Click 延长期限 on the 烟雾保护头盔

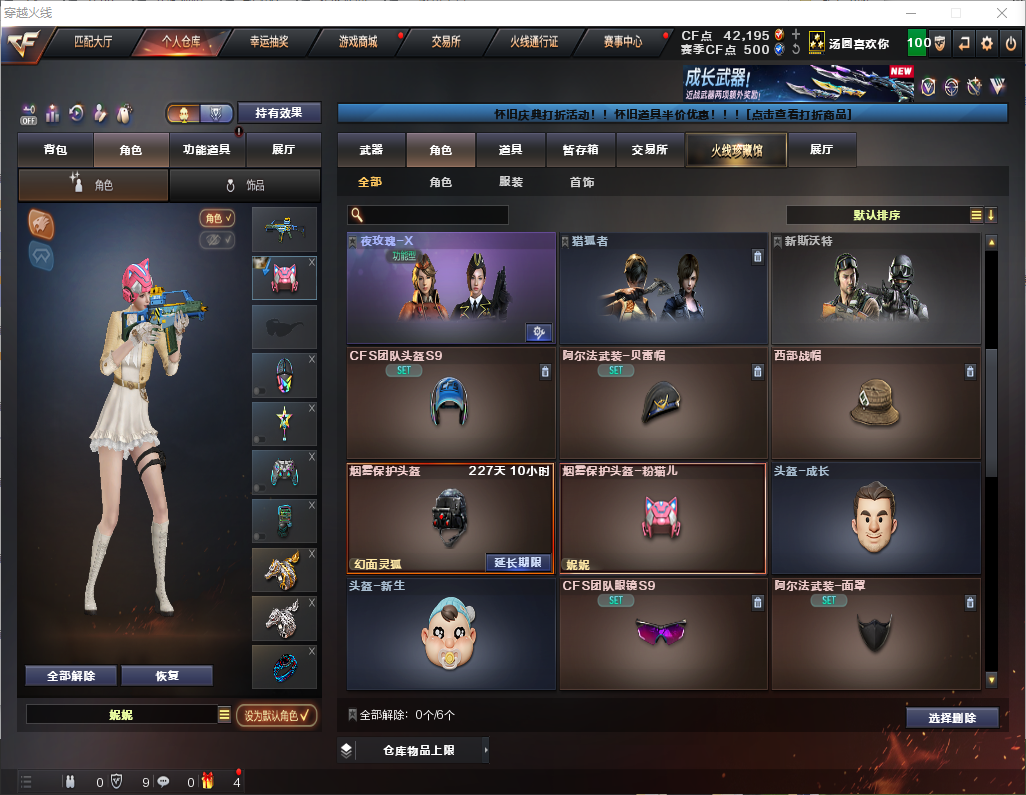(518, 562)
